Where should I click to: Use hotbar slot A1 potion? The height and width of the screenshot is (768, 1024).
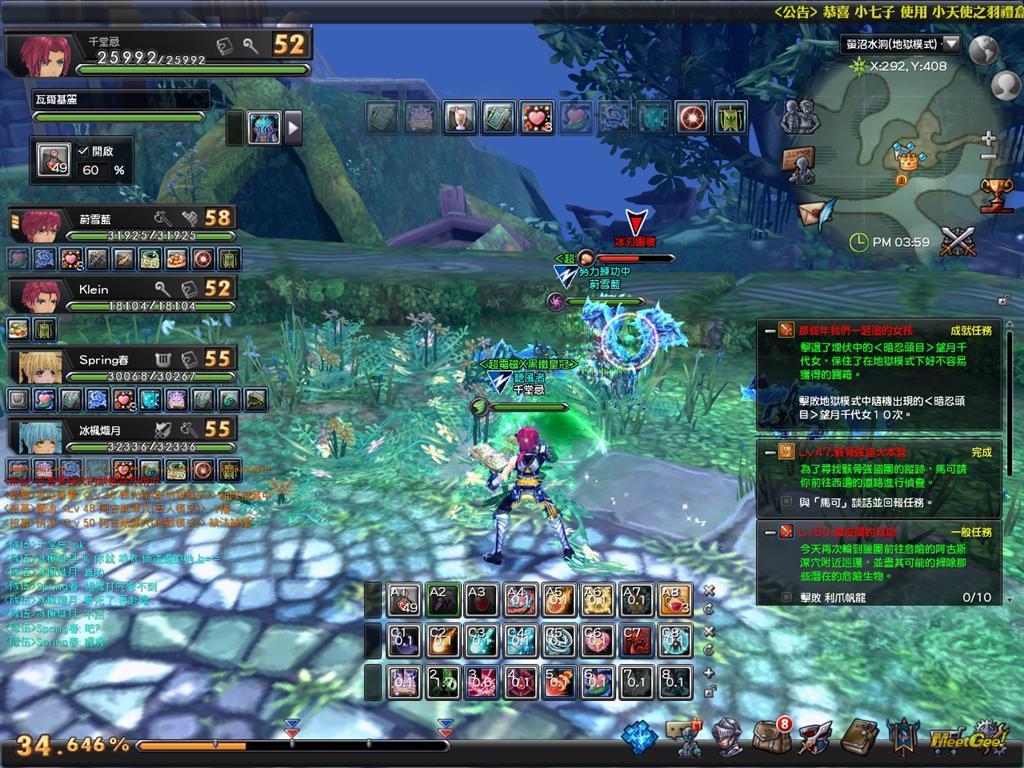[404, 600]
